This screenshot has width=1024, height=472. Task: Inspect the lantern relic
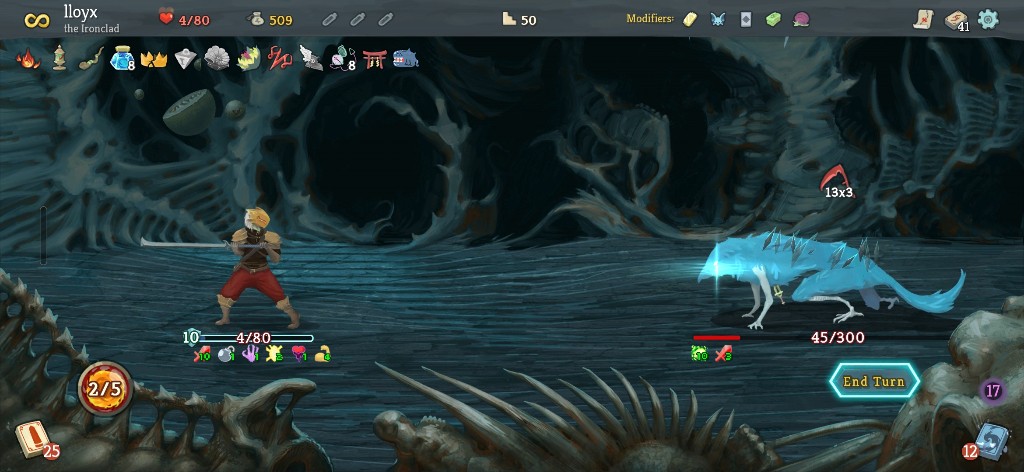click(59, 59)
